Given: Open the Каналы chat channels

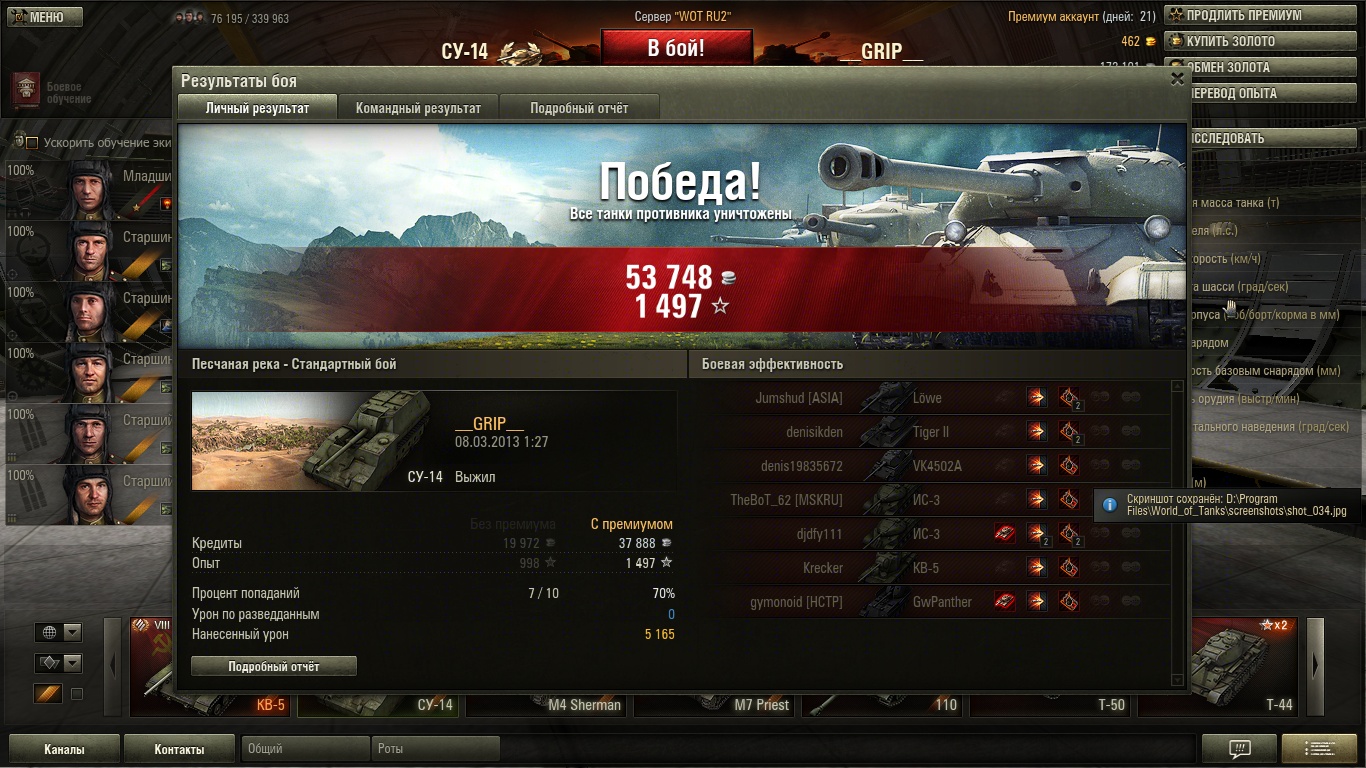Looking at the screenshot, I should 64,749.
